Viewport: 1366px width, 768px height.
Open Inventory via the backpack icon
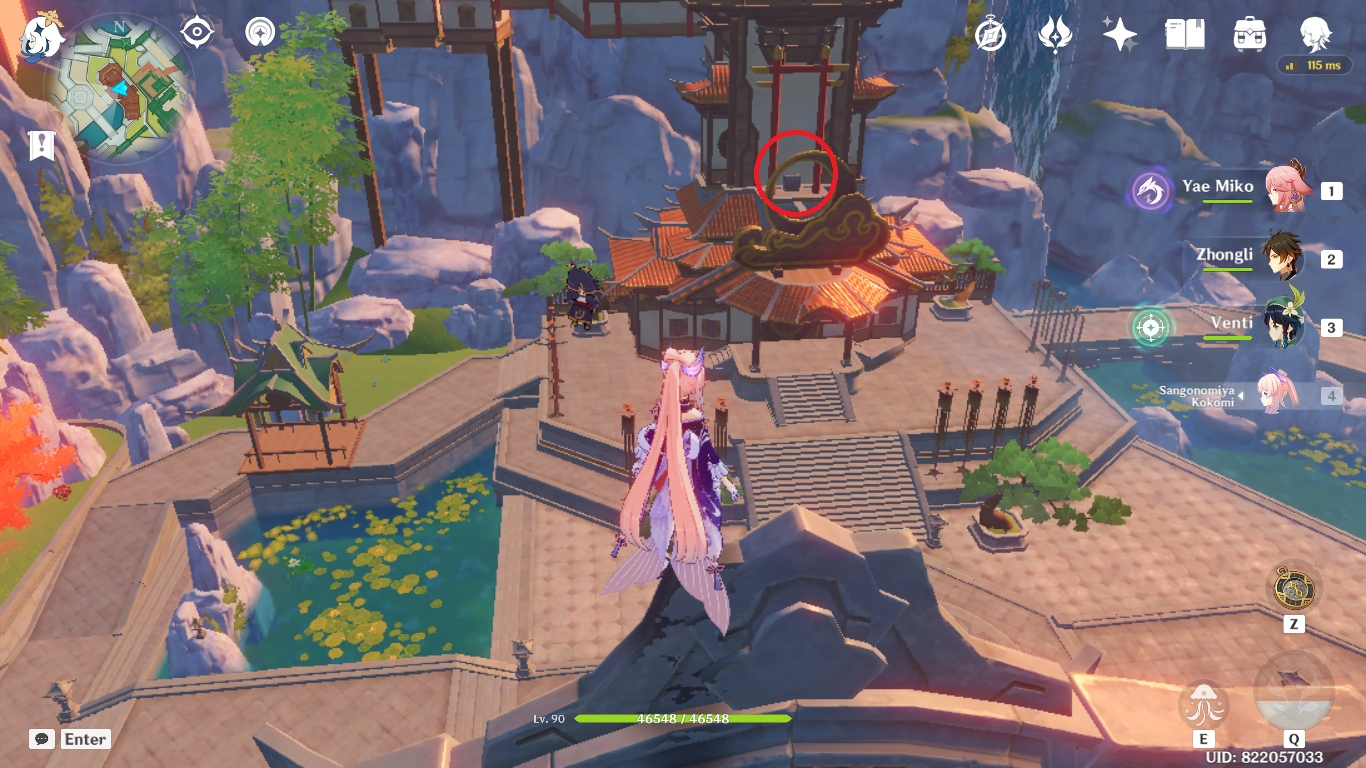click(x=1249, y=33)
